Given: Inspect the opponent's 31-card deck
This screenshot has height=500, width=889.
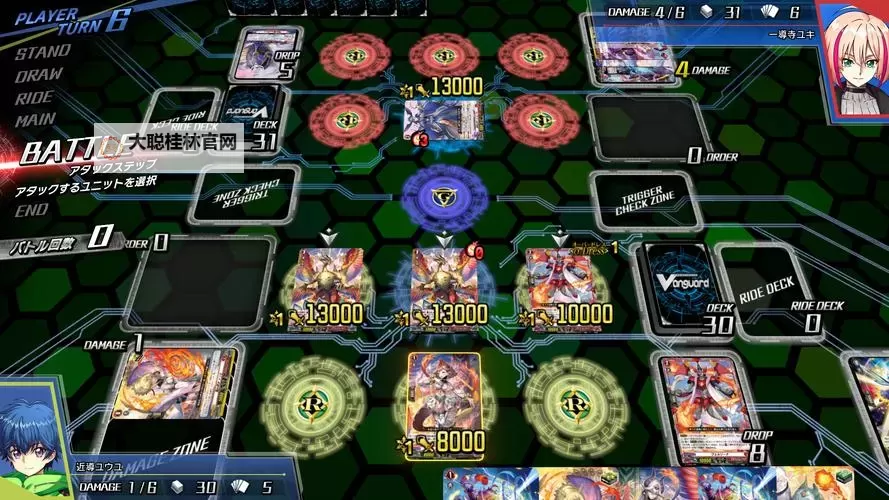Looking at the screenshot, I should pyautogui.click(x=250, y=115).
